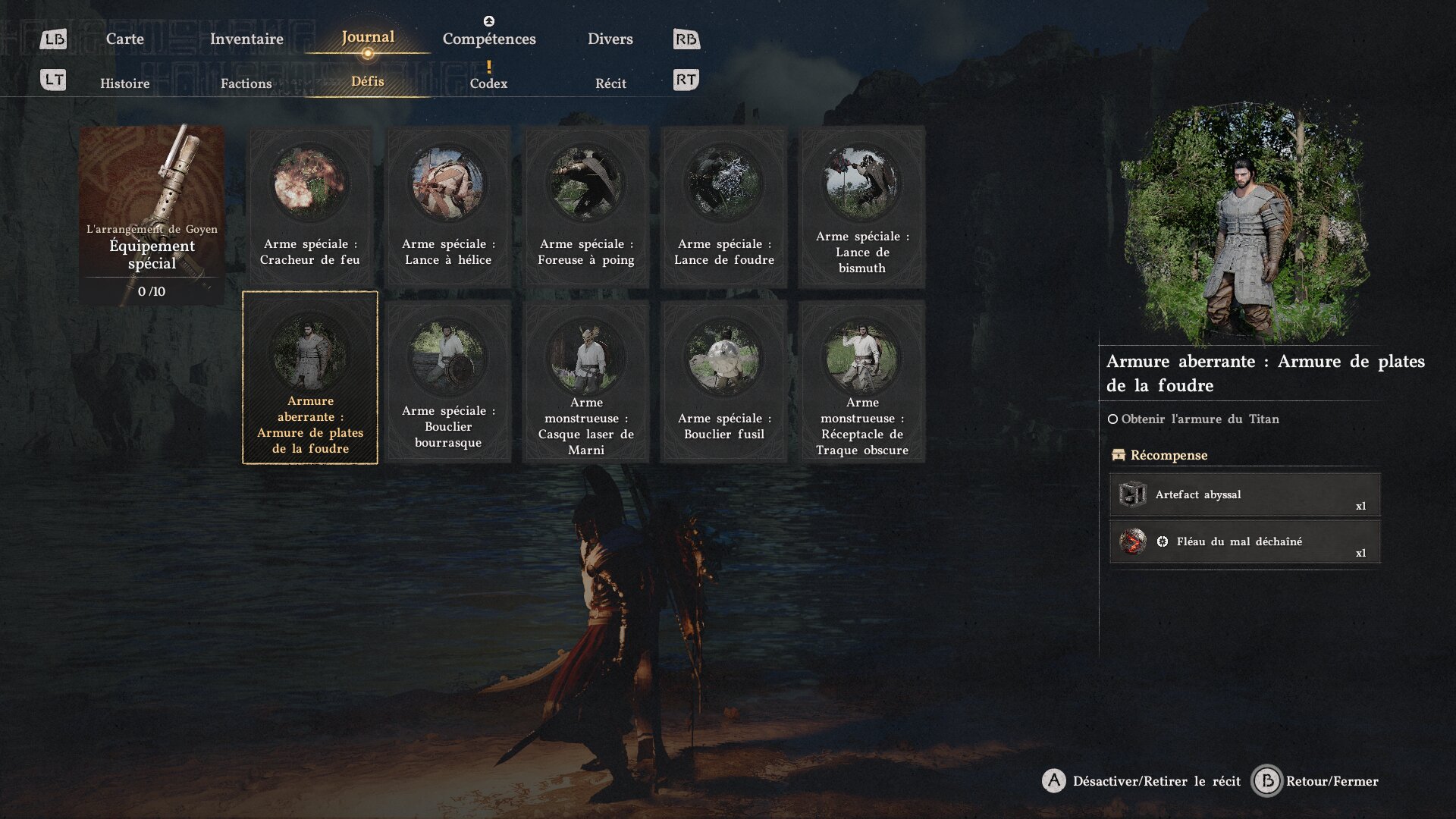This screenshot has width=1456, height=819.
Task: Open the Carte tab
Action: (124, 39)
